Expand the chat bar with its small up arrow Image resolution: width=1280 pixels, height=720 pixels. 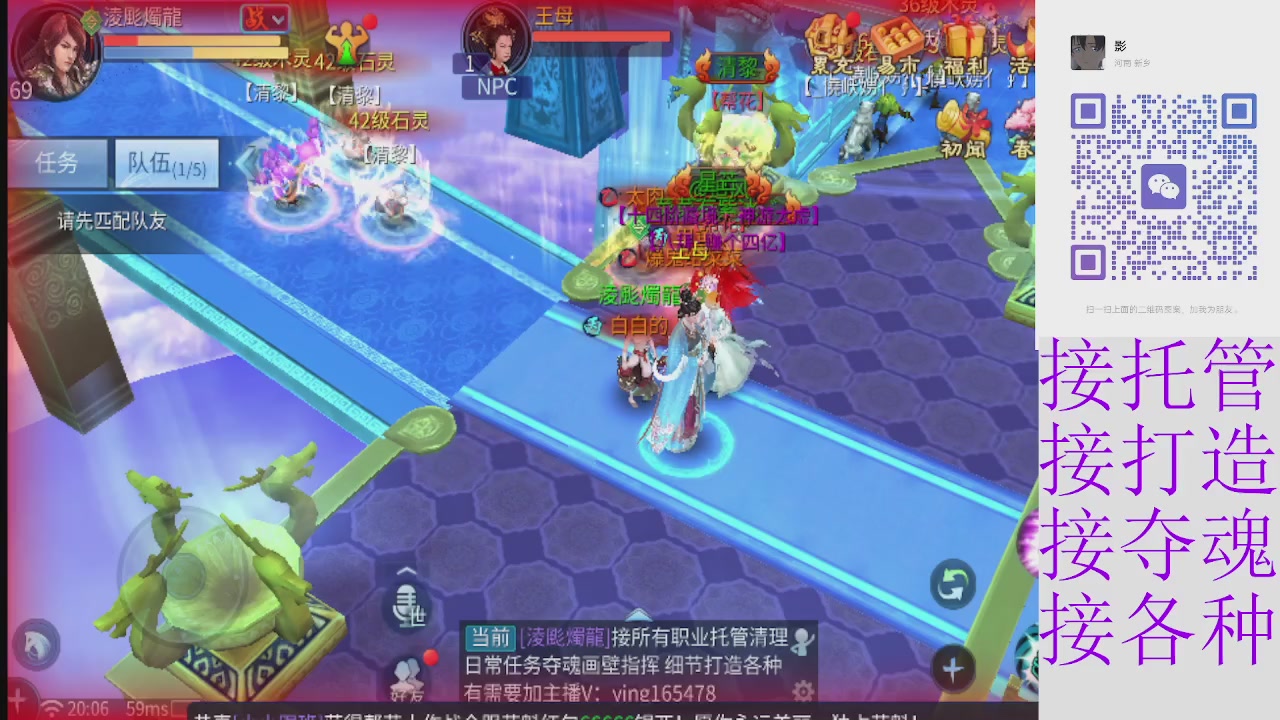pyautogui.click(x=638, y=616)
